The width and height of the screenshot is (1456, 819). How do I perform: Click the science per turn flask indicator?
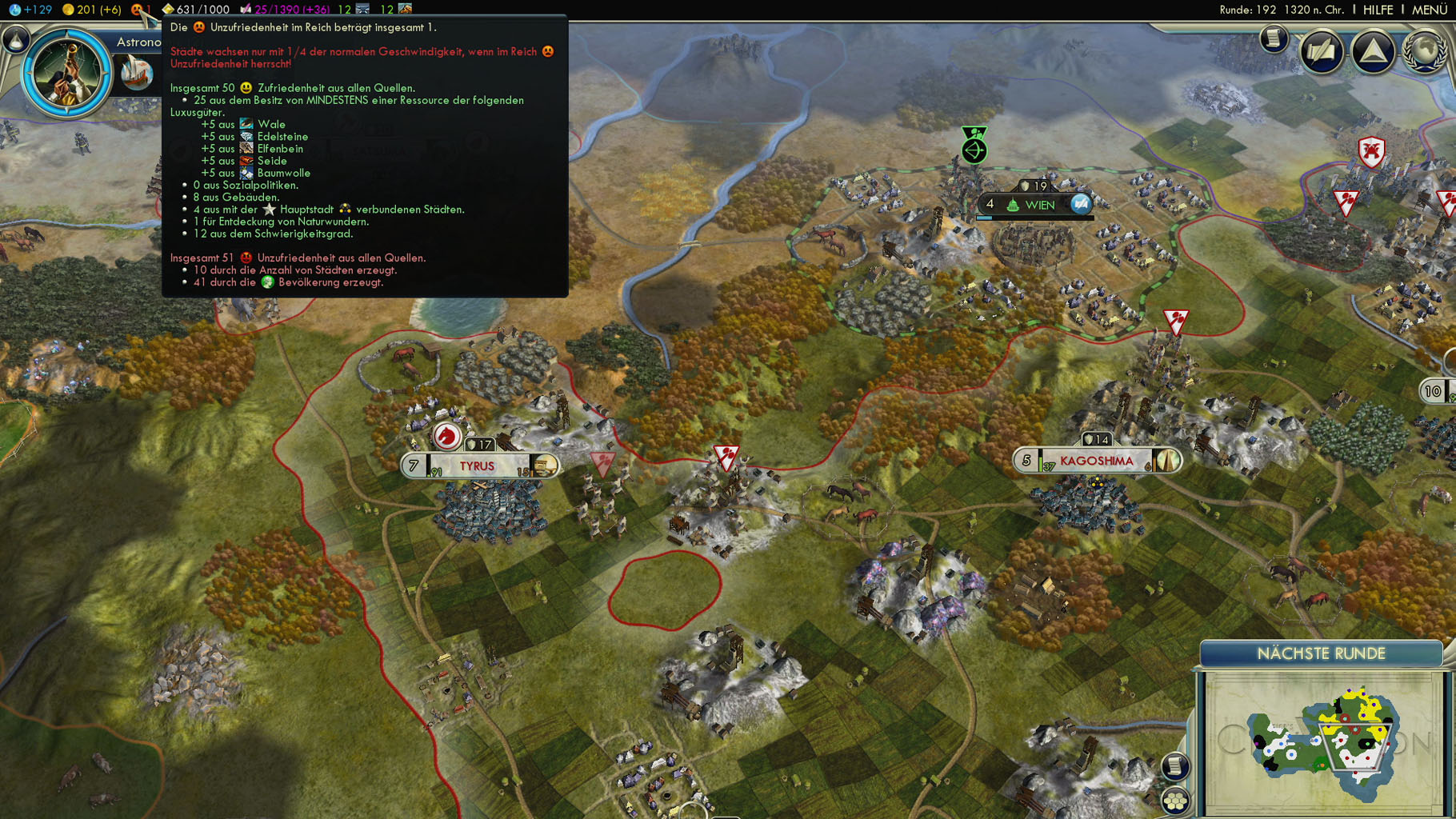point(30,10)
